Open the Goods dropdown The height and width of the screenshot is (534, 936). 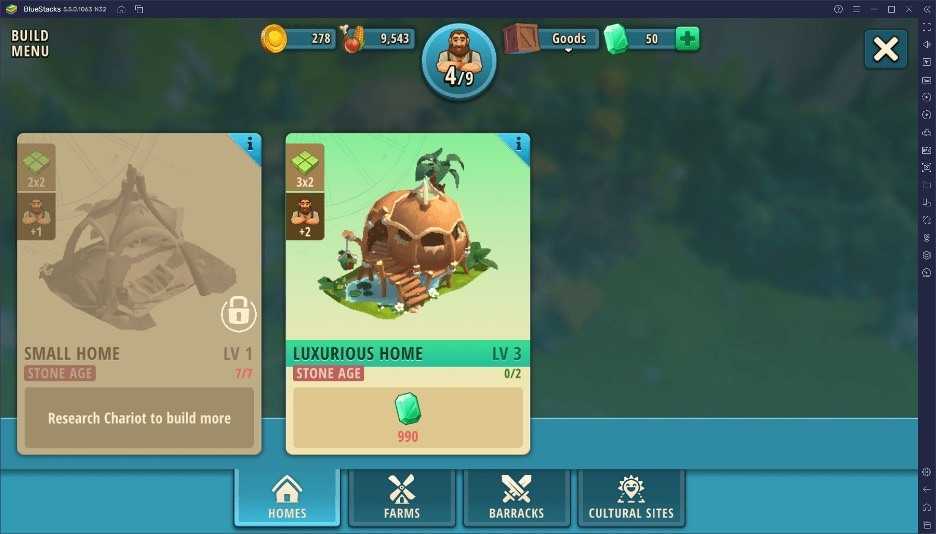569,40
